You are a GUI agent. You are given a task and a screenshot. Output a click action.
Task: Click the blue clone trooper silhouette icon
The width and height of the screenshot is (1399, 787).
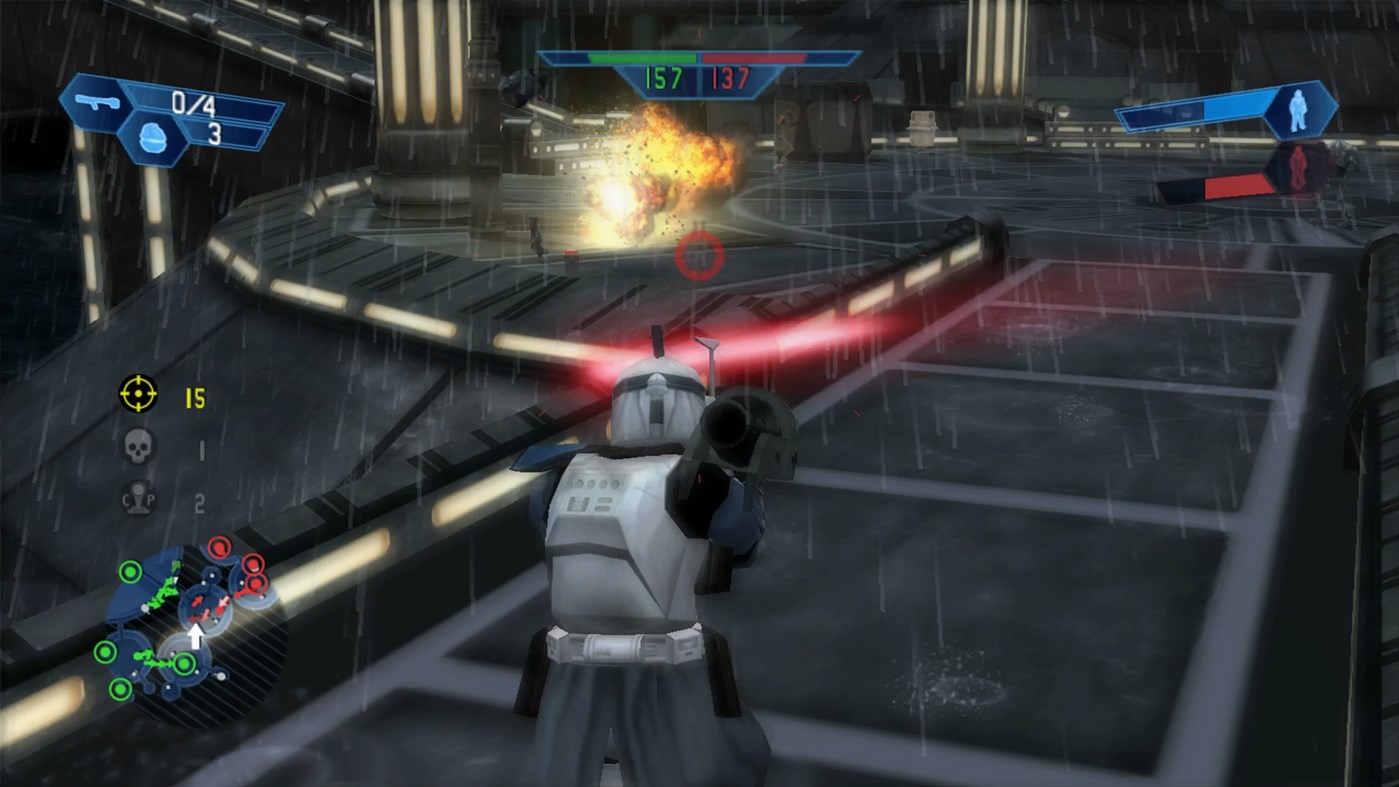tap(1297, 110)
